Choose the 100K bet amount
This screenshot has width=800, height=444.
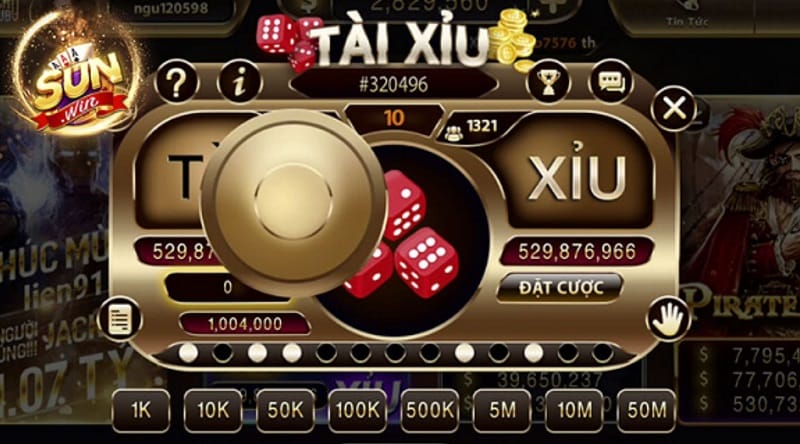(357, 410)
